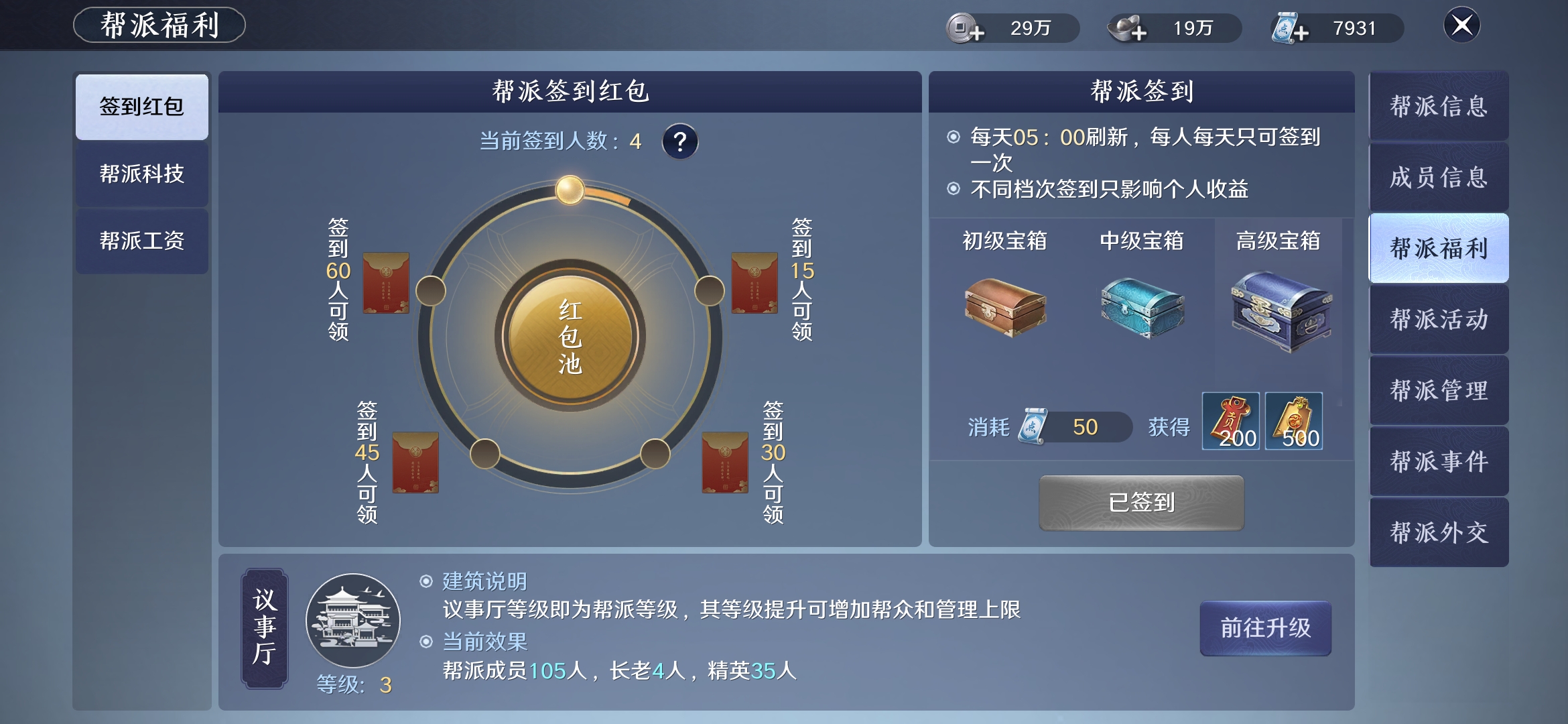Go to 帮派活动
The width and height of the screenshot is (1568, 724).
click(1439, 320)
